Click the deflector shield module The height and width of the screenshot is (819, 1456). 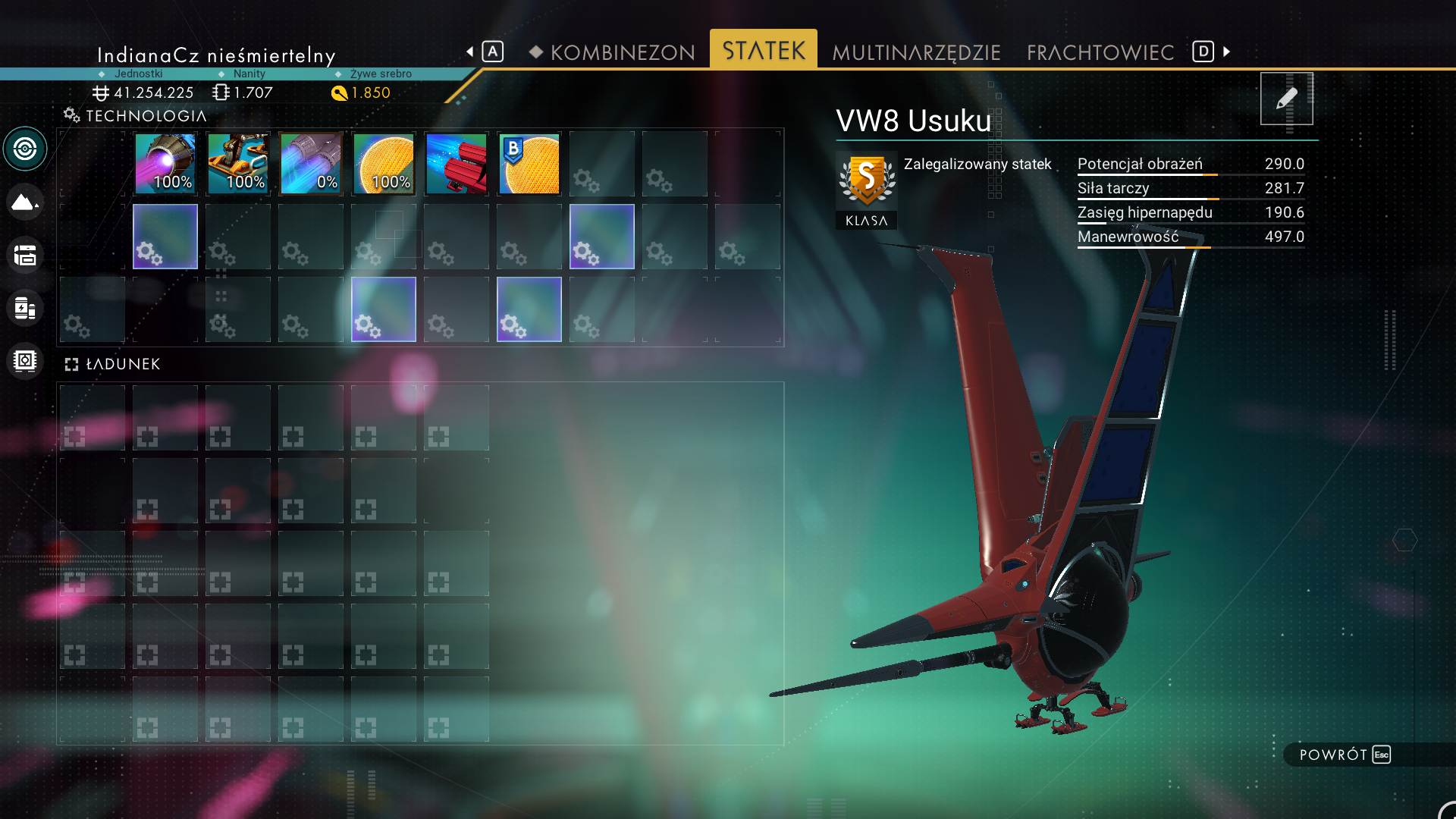point(383,163)
